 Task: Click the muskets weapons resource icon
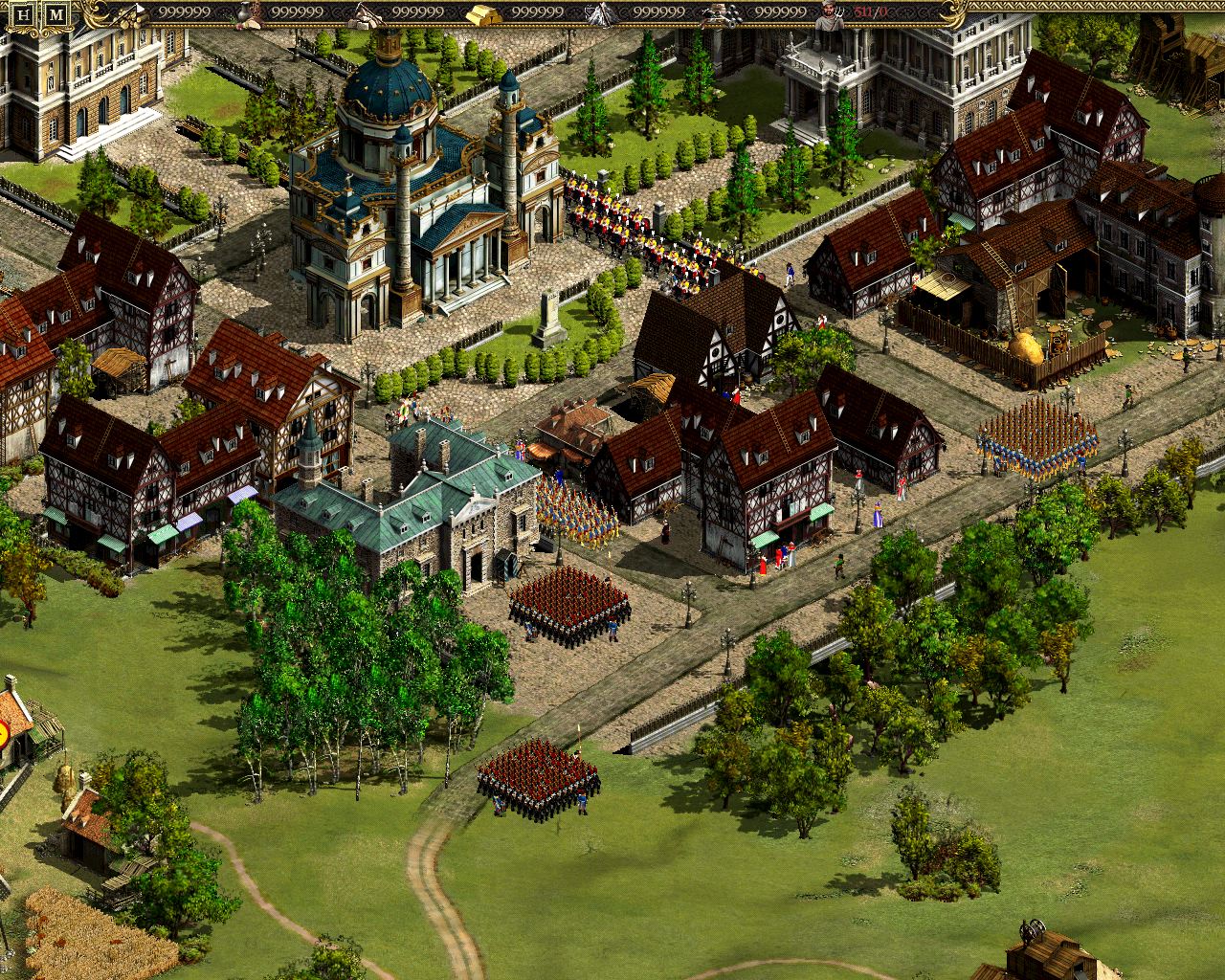722,12
